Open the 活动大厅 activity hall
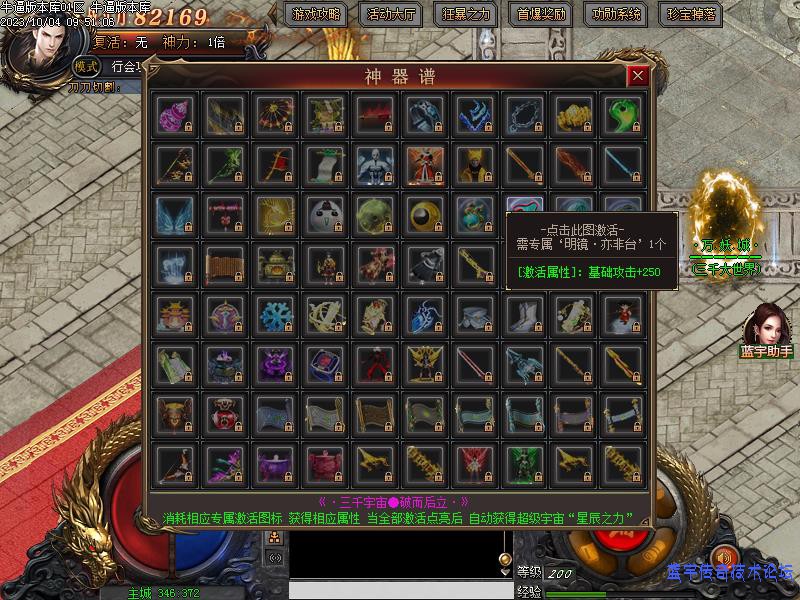The height and width of the screenshot is (600, 800). pos(391,14)
